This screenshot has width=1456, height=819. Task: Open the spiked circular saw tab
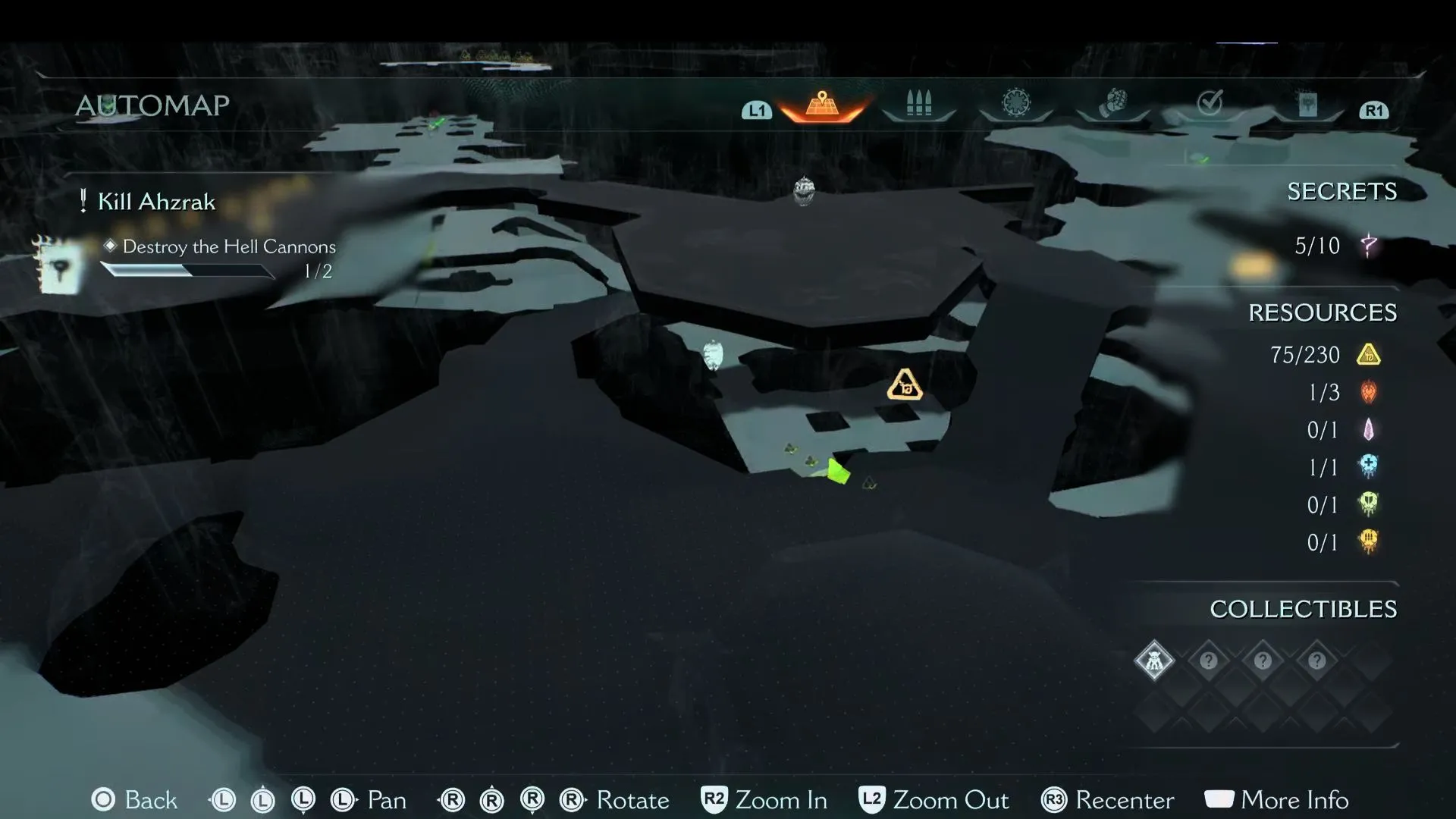pos(1016,103)
